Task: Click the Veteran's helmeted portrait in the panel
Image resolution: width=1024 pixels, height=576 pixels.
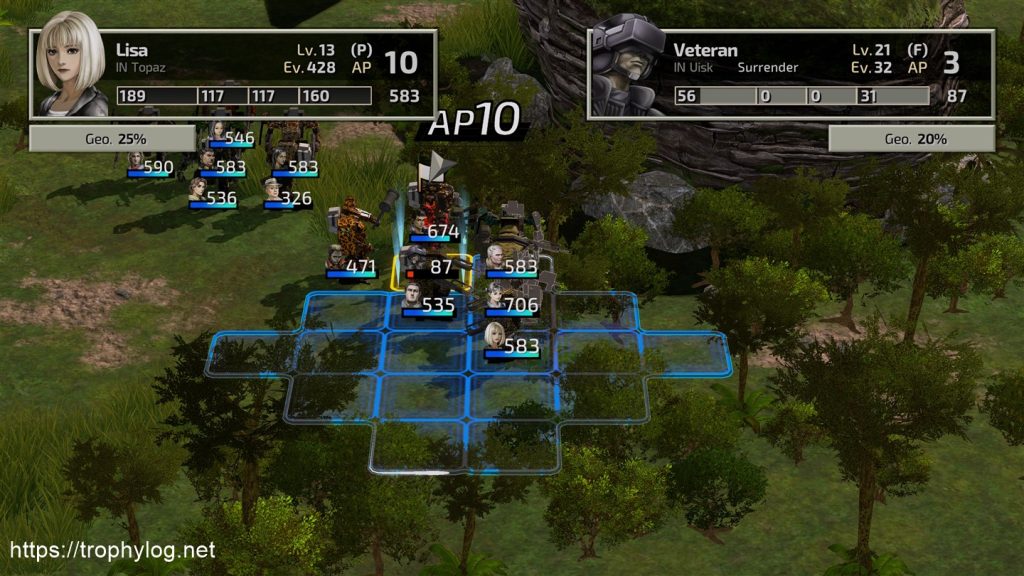Action: [627, 65]
